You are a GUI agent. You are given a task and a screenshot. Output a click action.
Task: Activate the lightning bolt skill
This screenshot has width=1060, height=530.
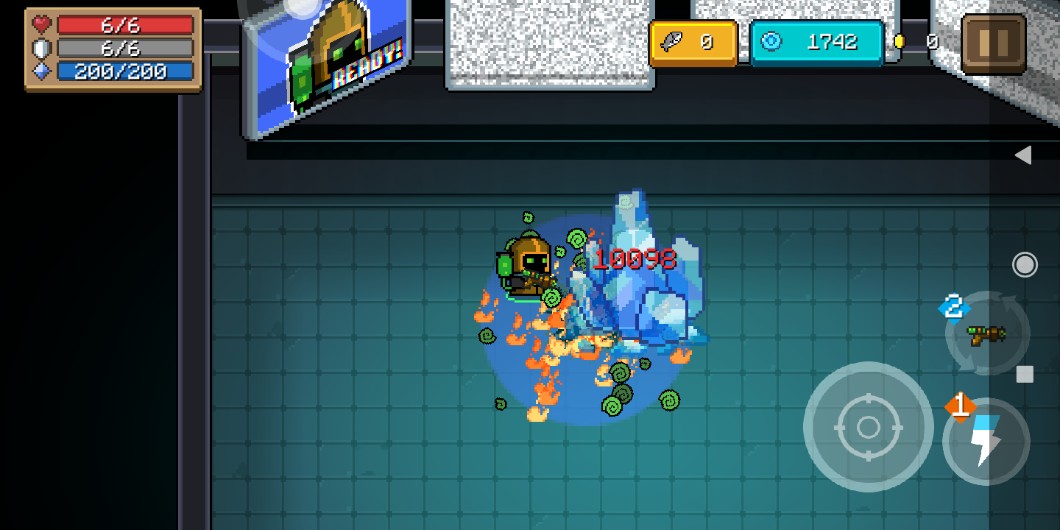tap(986, 442)
